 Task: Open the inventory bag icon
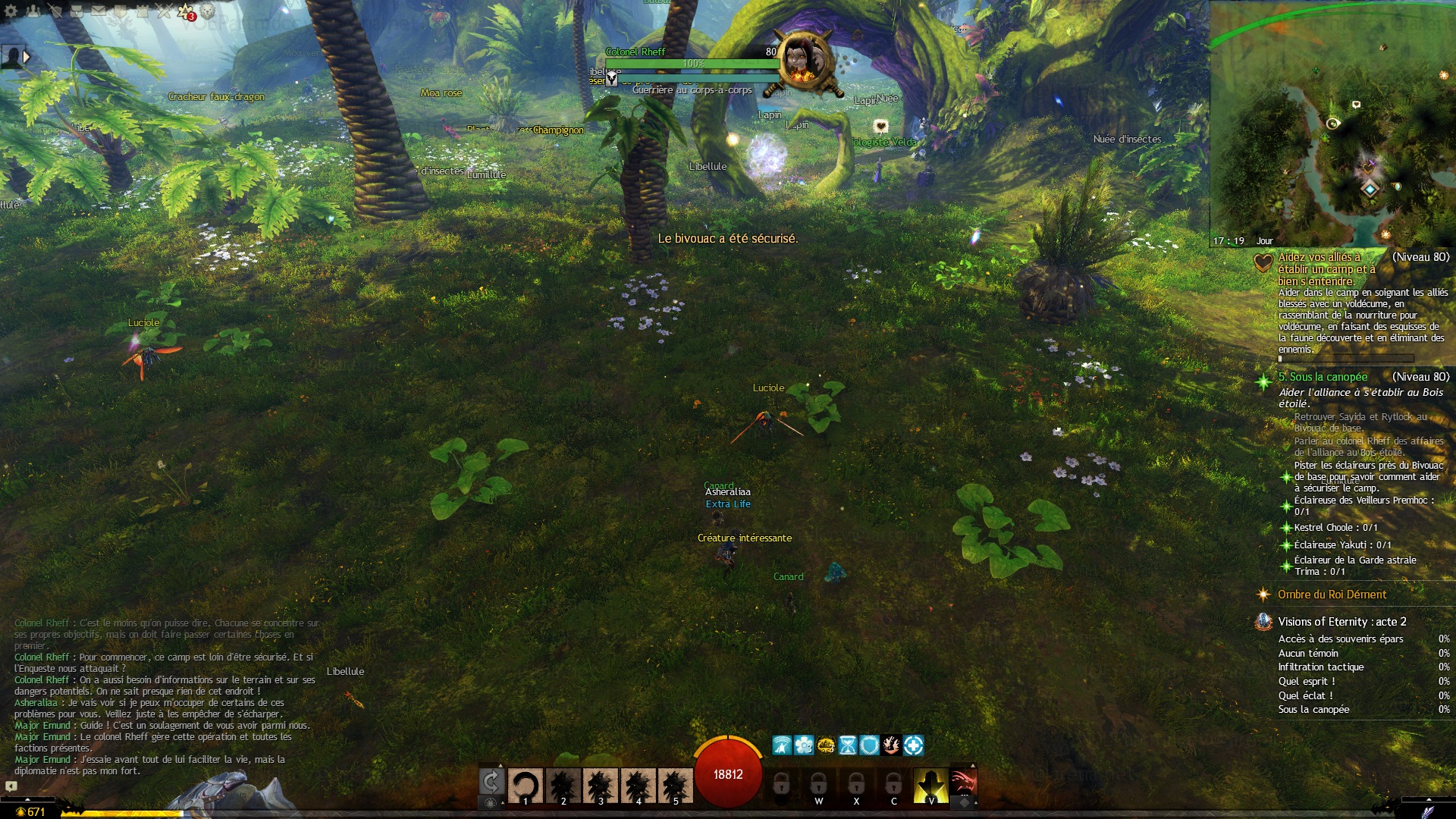pyautogui.click(x=77, y=11)
